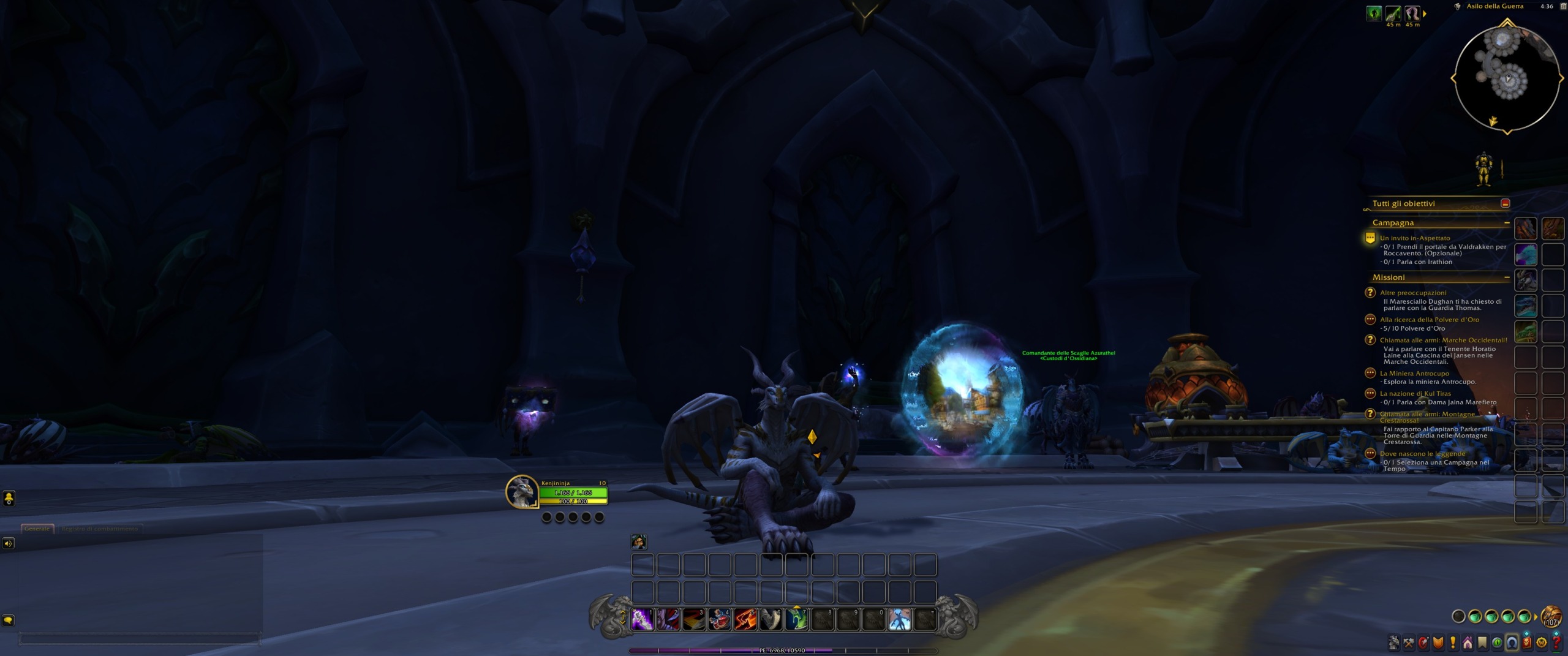Screen dimensions: 1568x656
Task: Open the character info dragon portrait button
Action: pyautogui.click(x=1394, y=643)
